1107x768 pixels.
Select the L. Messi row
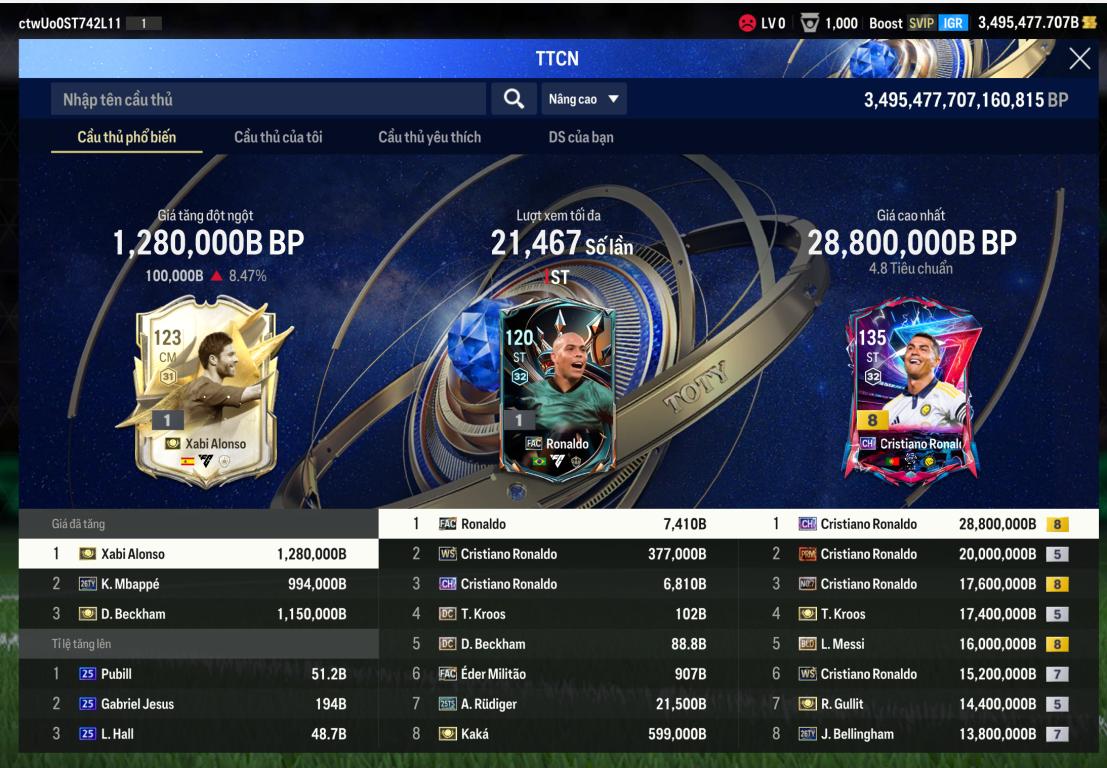point(918,644)
